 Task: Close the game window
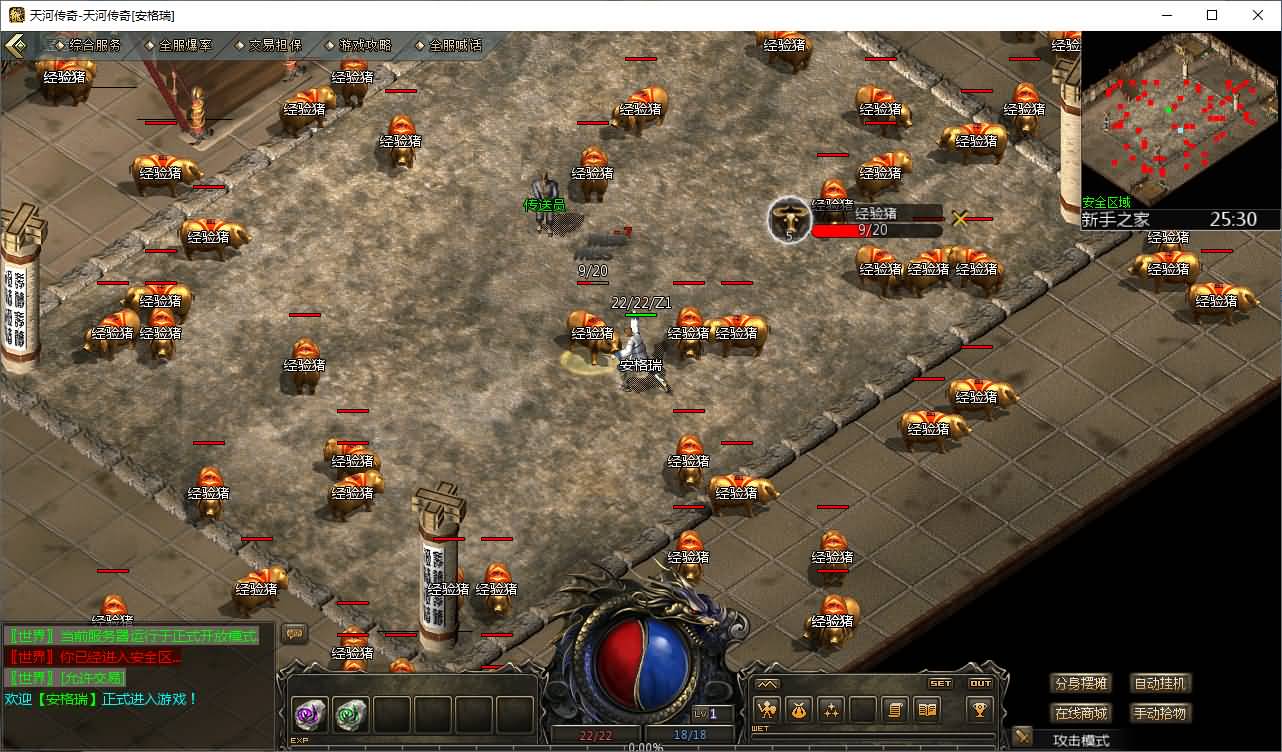click(x=1258, y=15)
